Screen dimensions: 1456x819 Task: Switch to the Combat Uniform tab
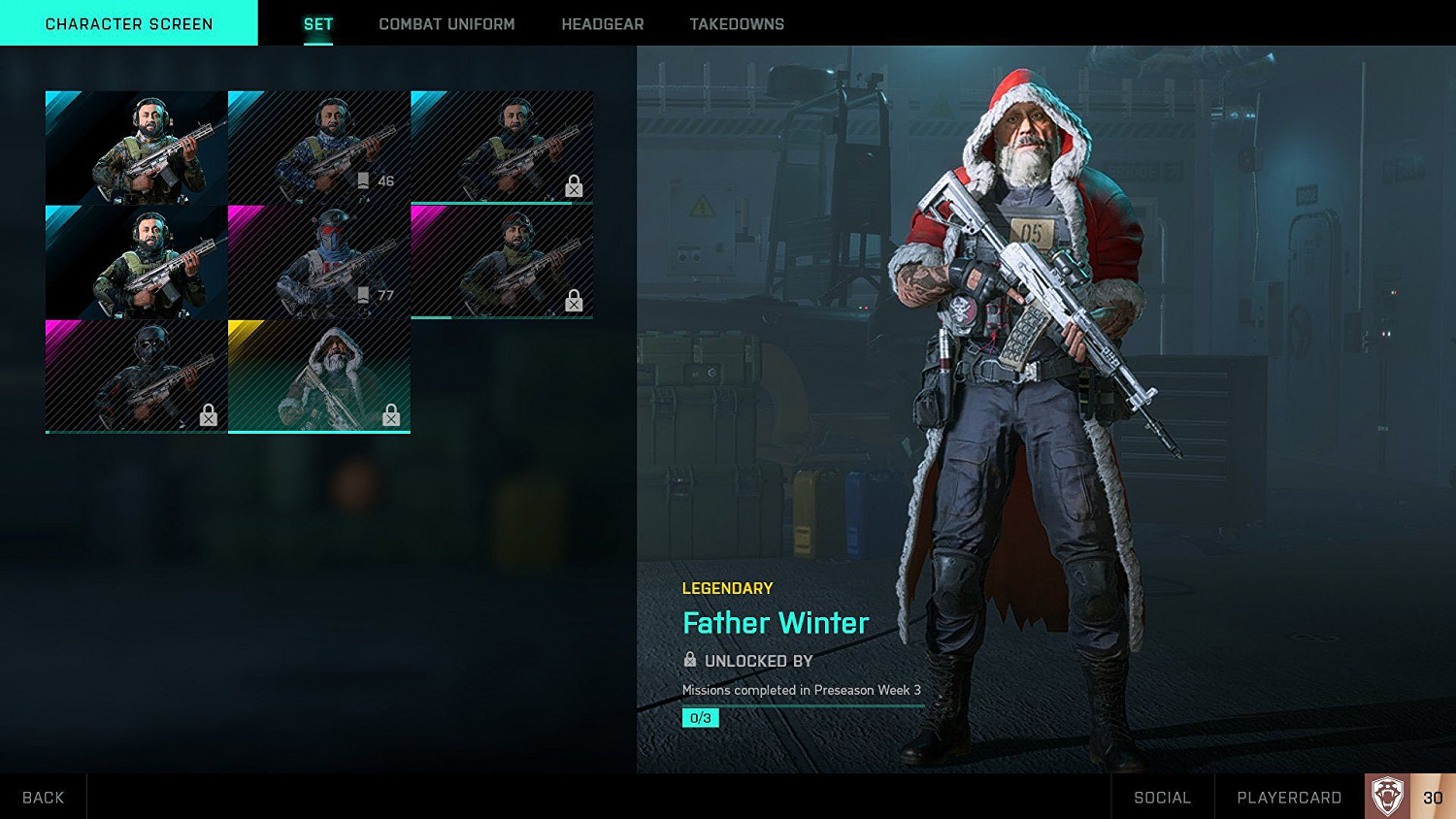coord(447,24)
